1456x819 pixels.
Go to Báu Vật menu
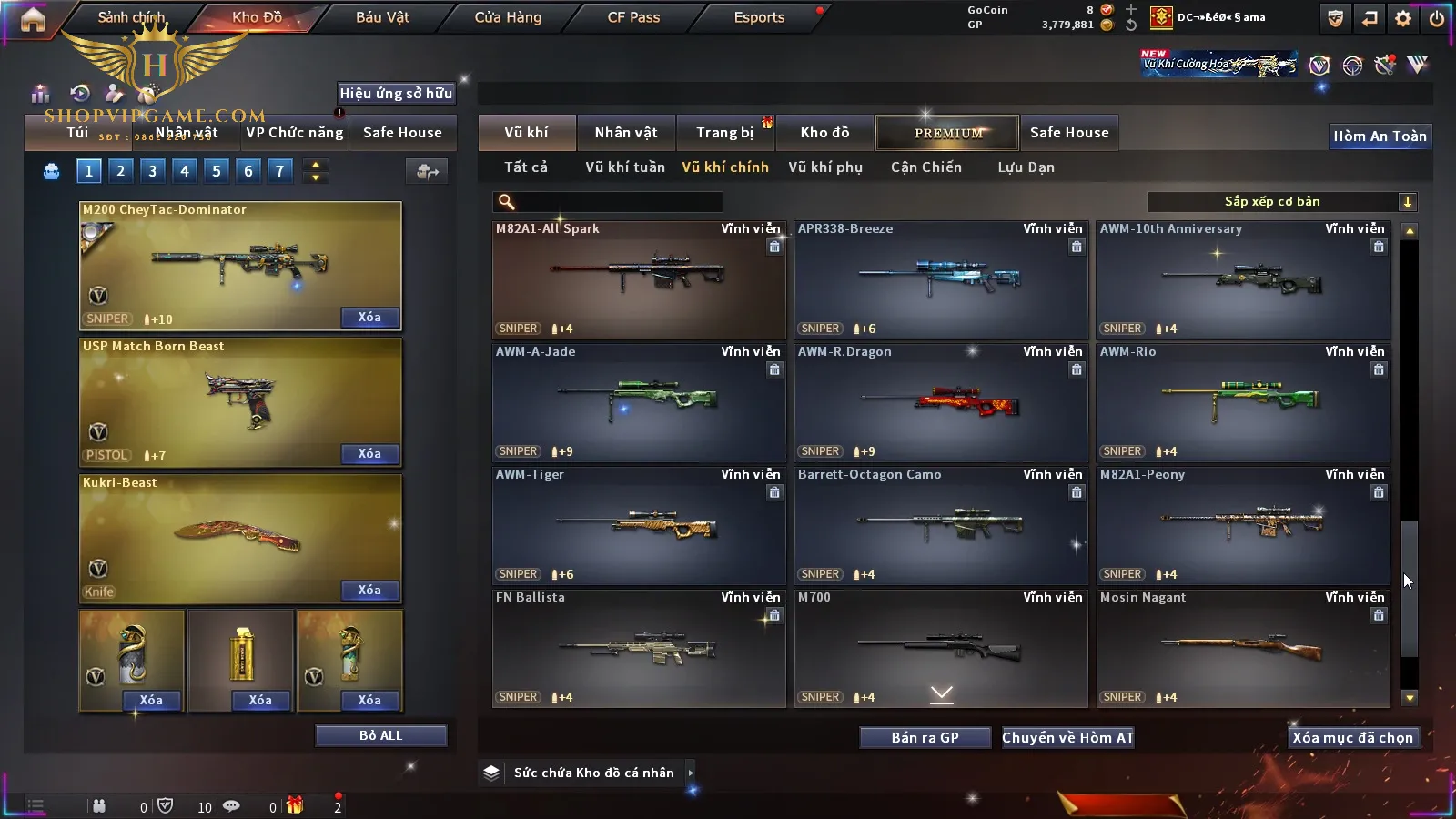[x=382, y=17]
